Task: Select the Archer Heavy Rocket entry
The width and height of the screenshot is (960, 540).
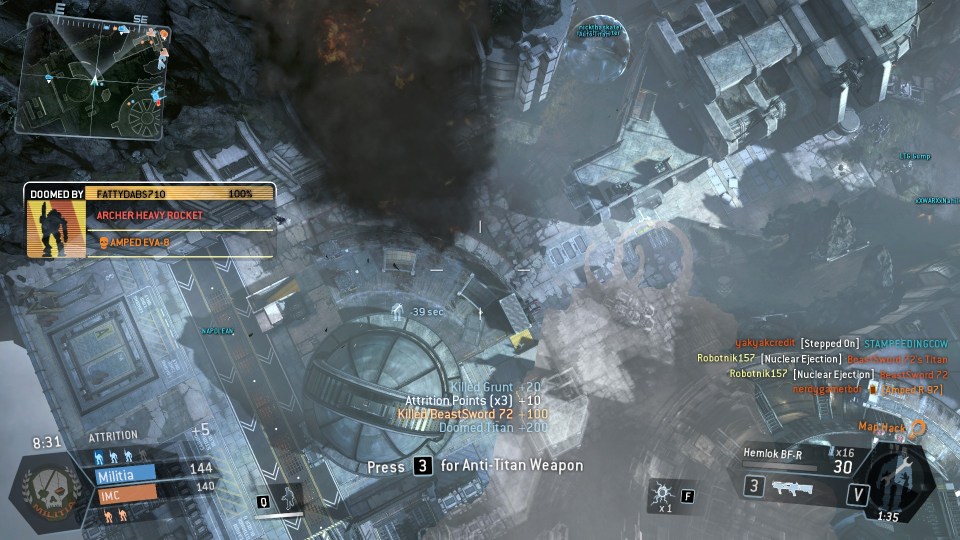Action: point(150,215)
